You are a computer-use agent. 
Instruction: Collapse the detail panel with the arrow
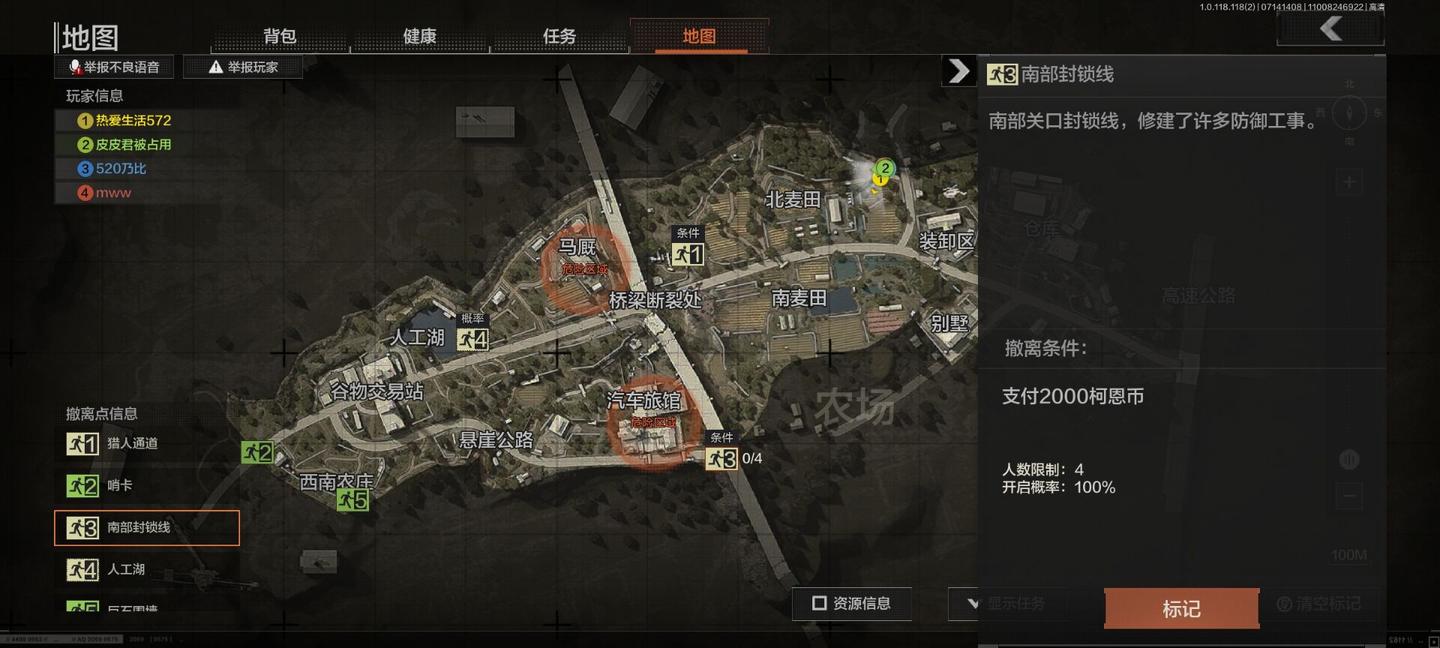[x=958, y=70]
